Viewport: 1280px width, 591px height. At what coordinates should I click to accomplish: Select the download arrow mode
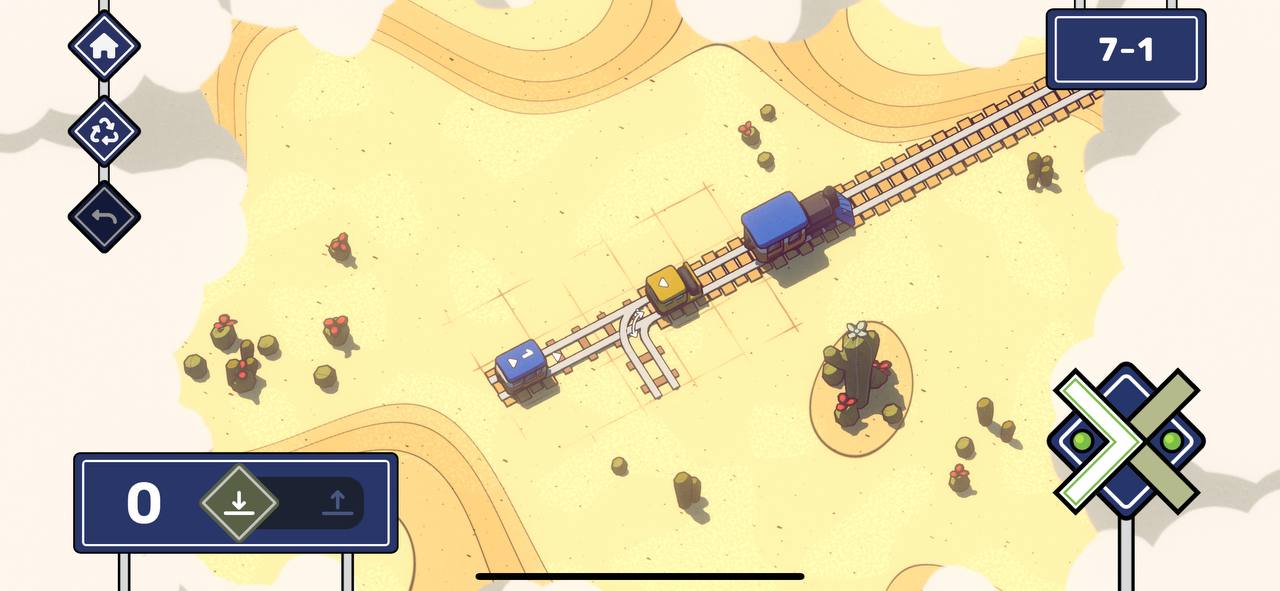pos(238,502)
